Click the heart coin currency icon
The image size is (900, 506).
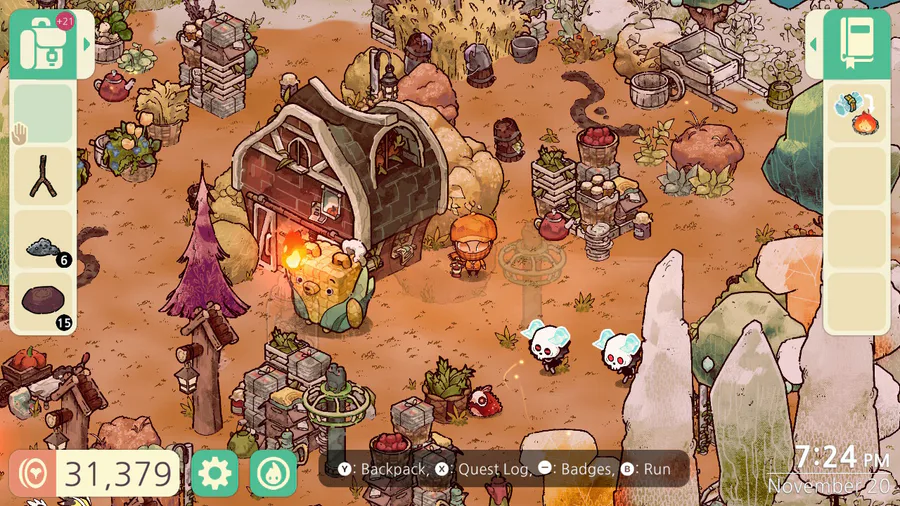coord(32,474)
